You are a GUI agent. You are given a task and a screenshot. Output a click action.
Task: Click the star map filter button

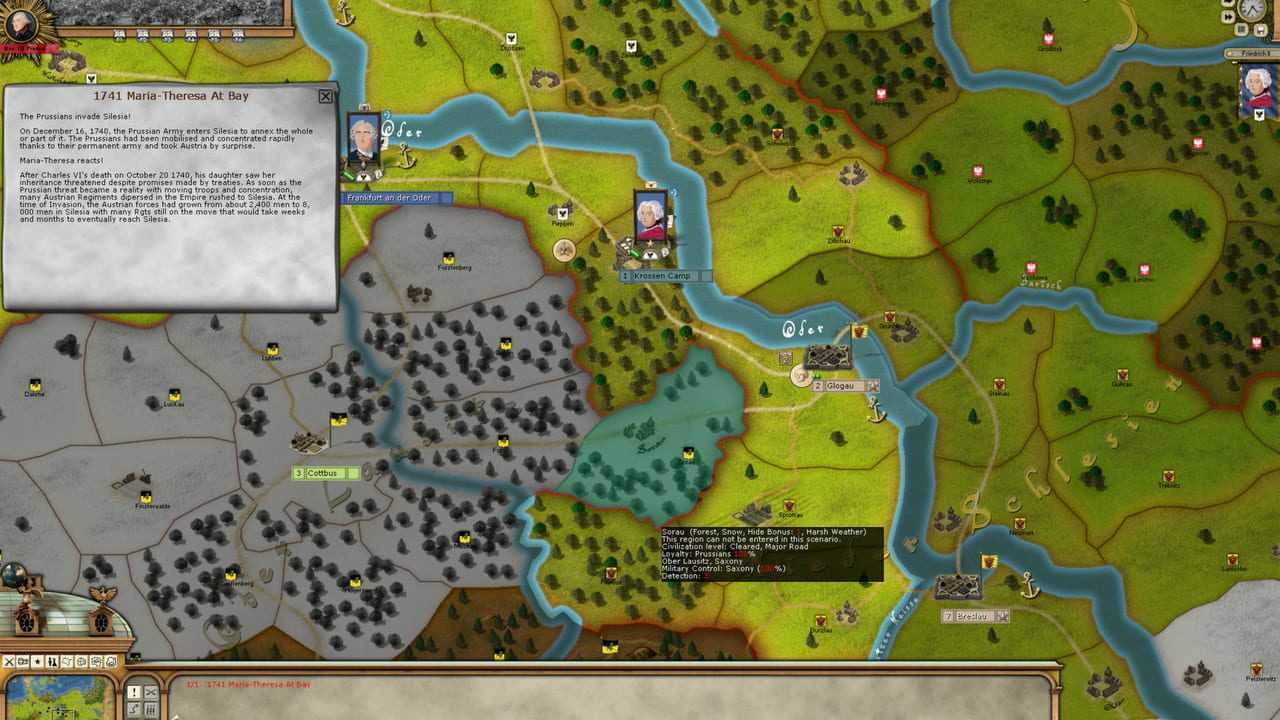(38, 661)
